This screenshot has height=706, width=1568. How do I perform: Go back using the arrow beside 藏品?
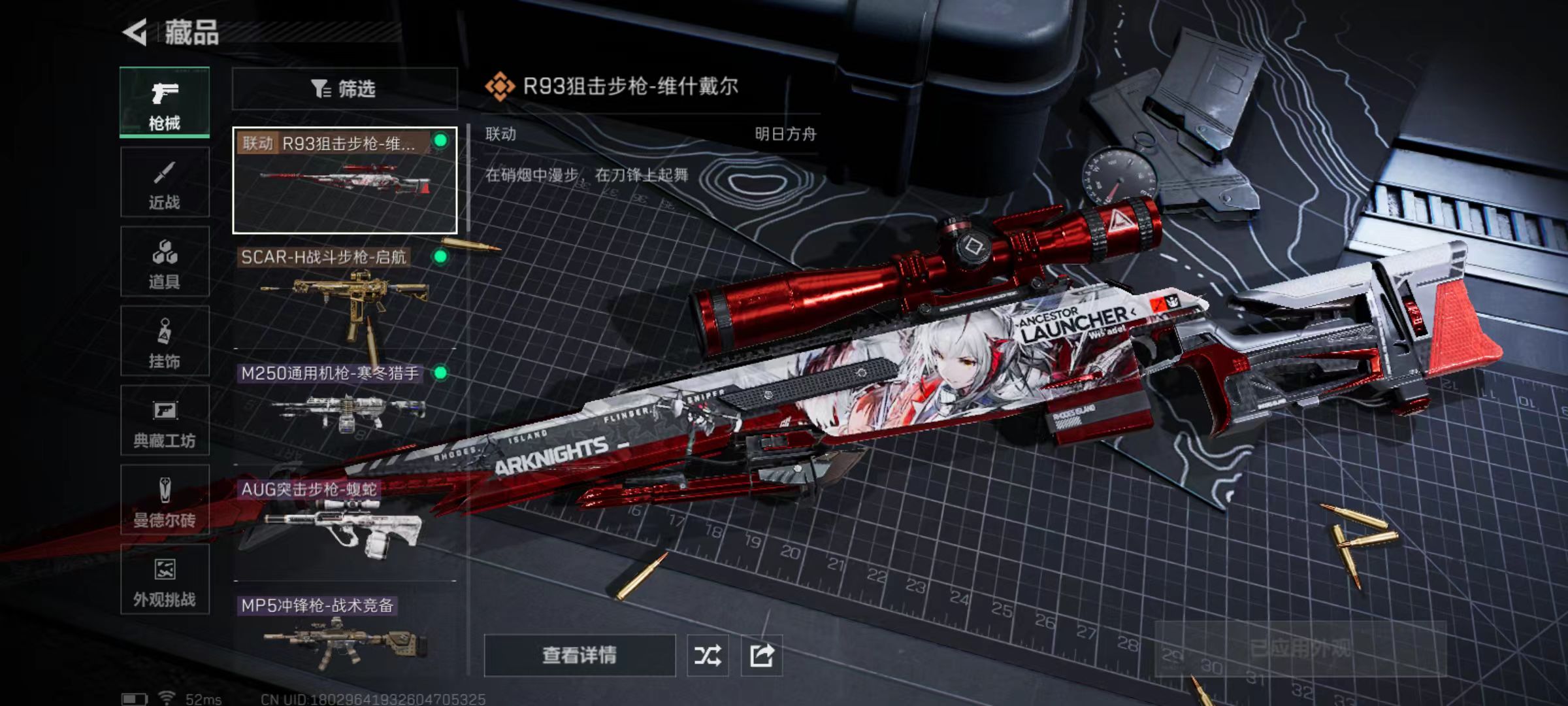(135, 32)
